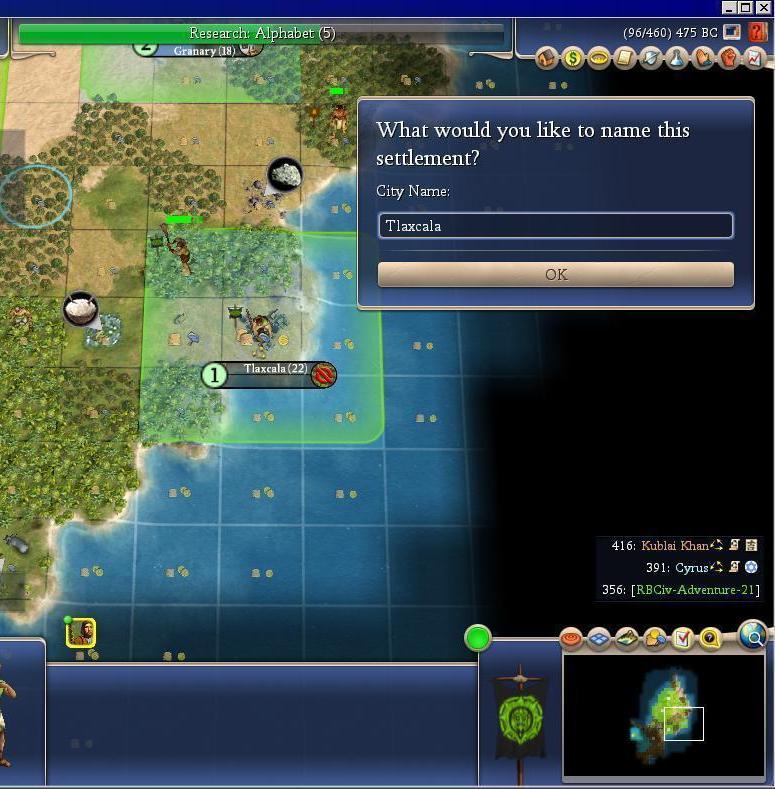Select Kublai Khan in the scoreboard

(x=674, y=546)
